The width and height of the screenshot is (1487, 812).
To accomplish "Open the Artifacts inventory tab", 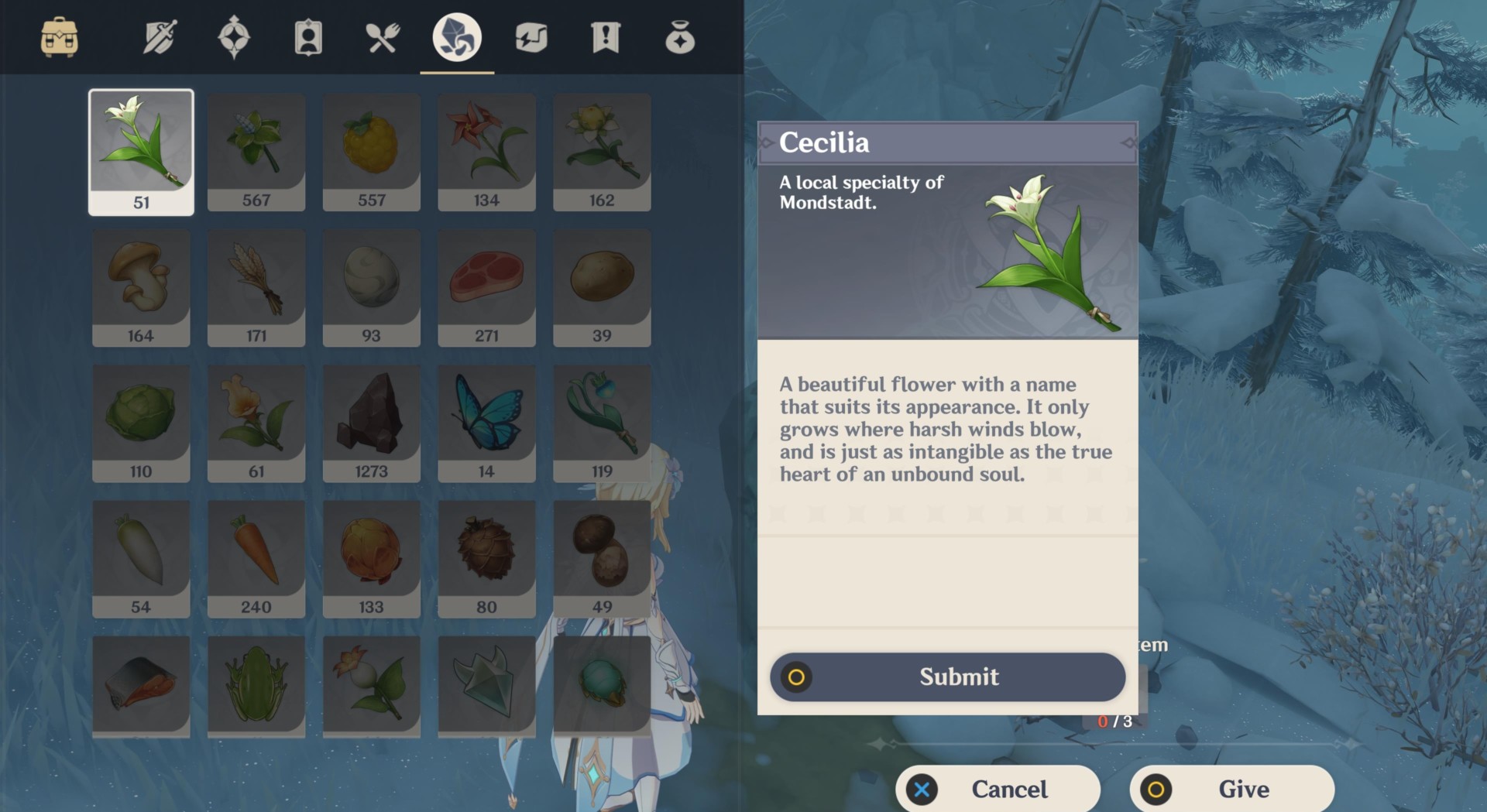I will tap(234, 37).
